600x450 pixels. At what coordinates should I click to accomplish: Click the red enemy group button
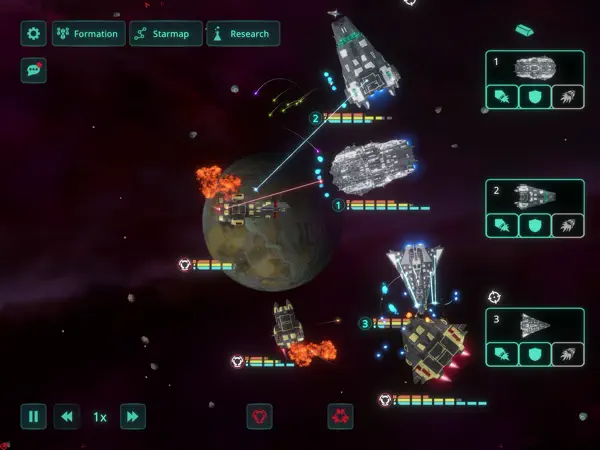(x=340, y=416)
